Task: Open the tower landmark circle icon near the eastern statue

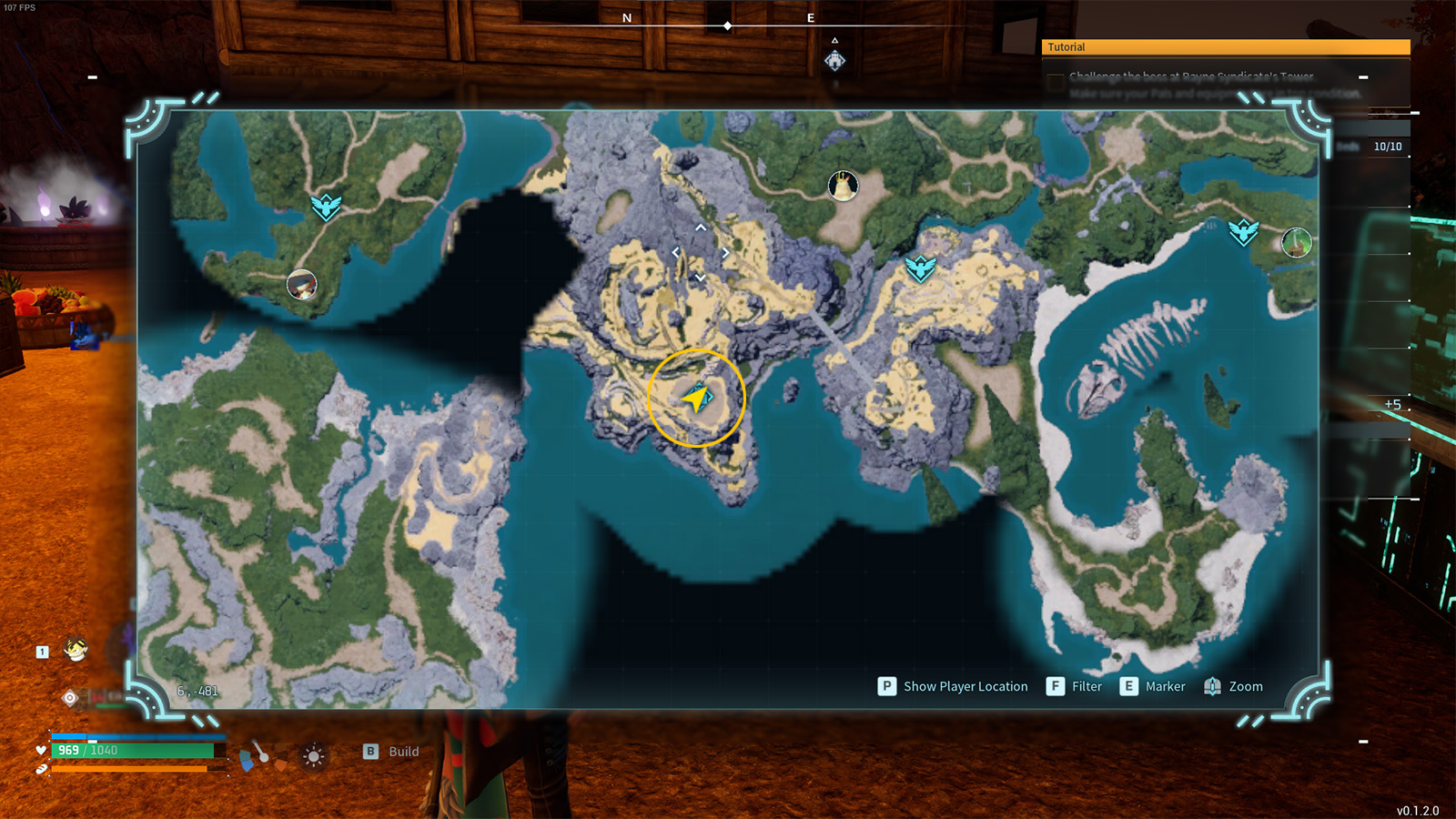Action: tap(1296, 241)
